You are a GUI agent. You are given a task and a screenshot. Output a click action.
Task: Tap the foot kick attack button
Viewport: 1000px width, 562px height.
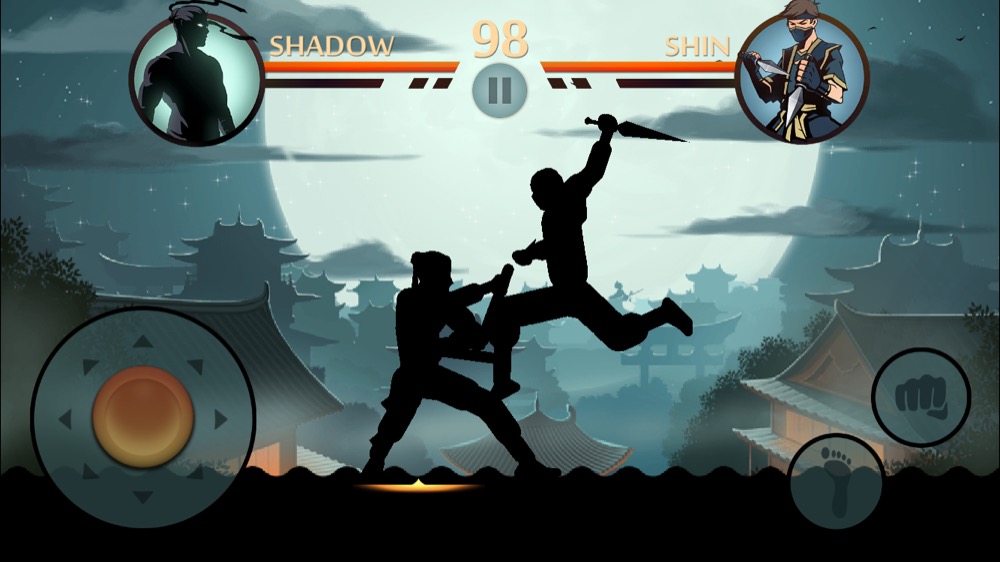[836, 481]
